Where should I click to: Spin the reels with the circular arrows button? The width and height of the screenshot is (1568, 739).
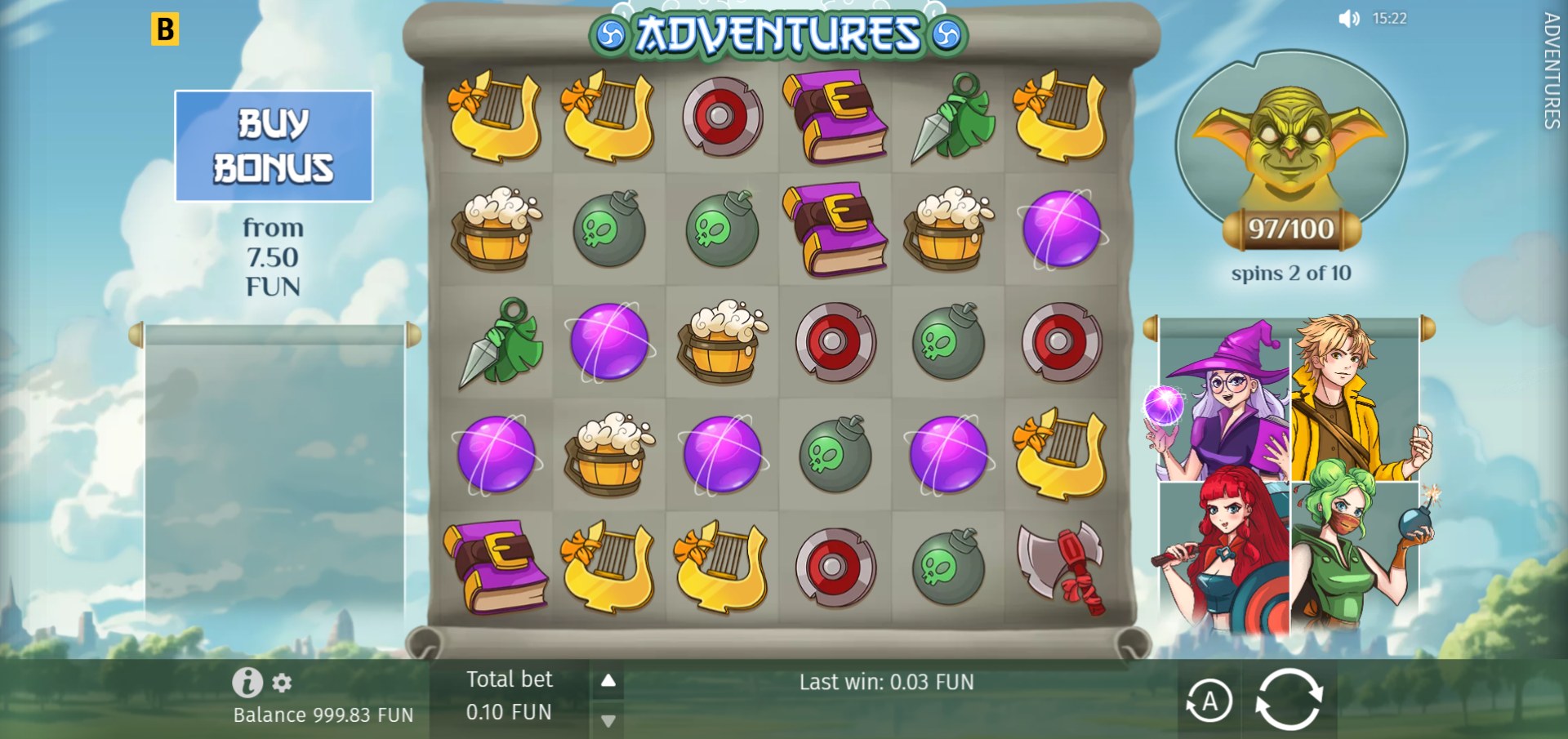(x=1288, y=699)
